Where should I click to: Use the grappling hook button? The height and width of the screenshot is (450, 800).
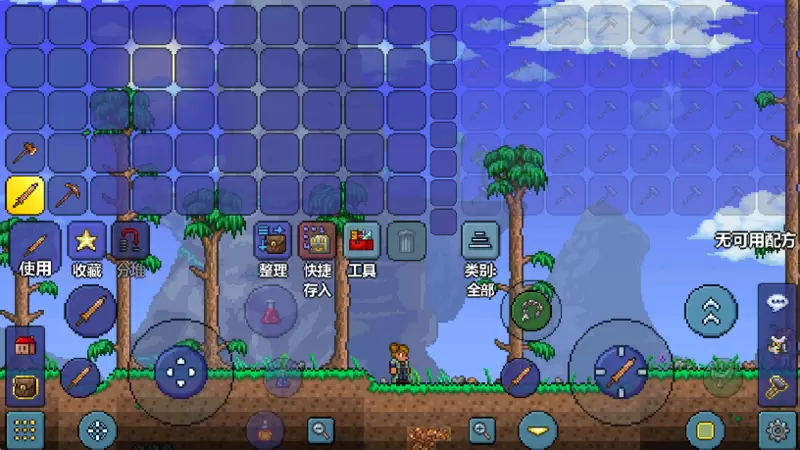tap(531, 309)
